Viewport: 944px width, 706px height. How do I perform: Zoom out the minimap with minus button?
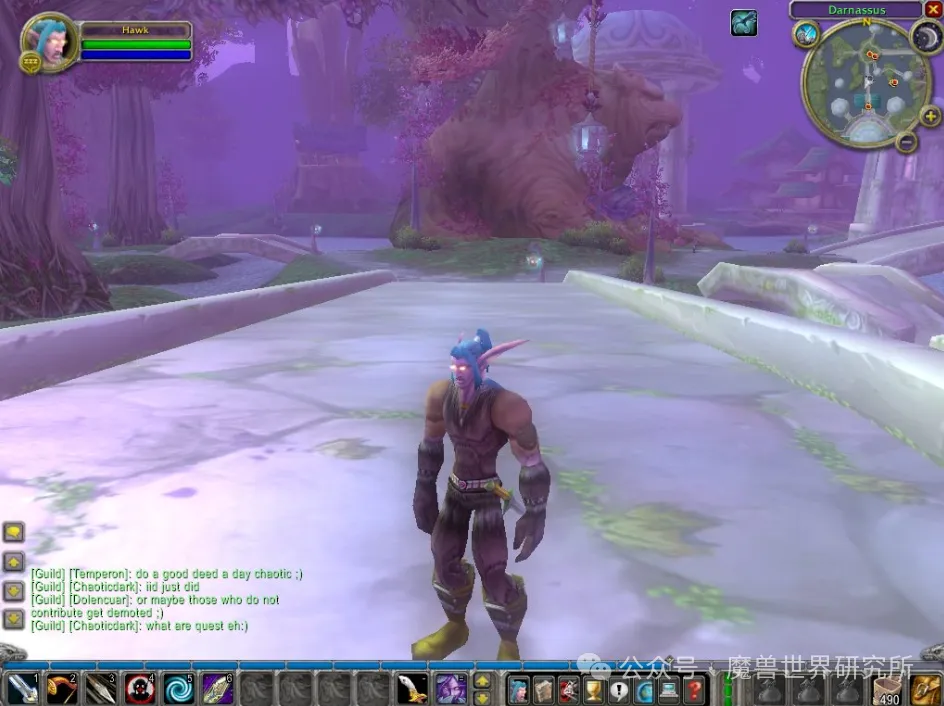click(x=906, y=141)
